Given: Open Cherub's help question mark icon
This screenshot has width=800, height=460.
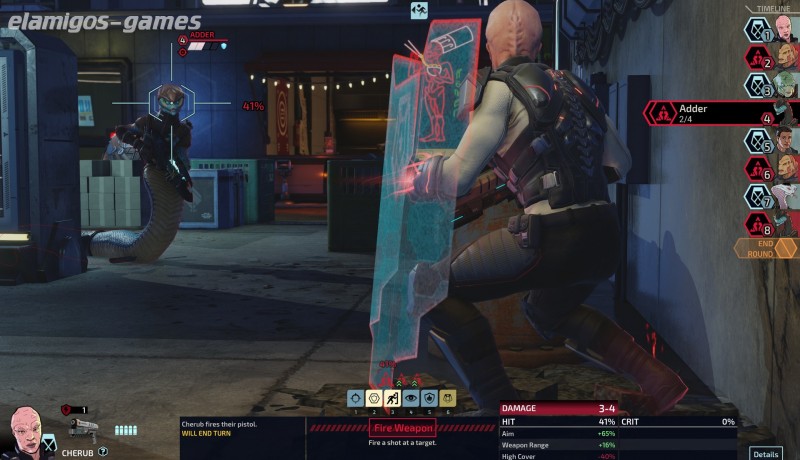Looking at the screenshot, I should point(103,452).
